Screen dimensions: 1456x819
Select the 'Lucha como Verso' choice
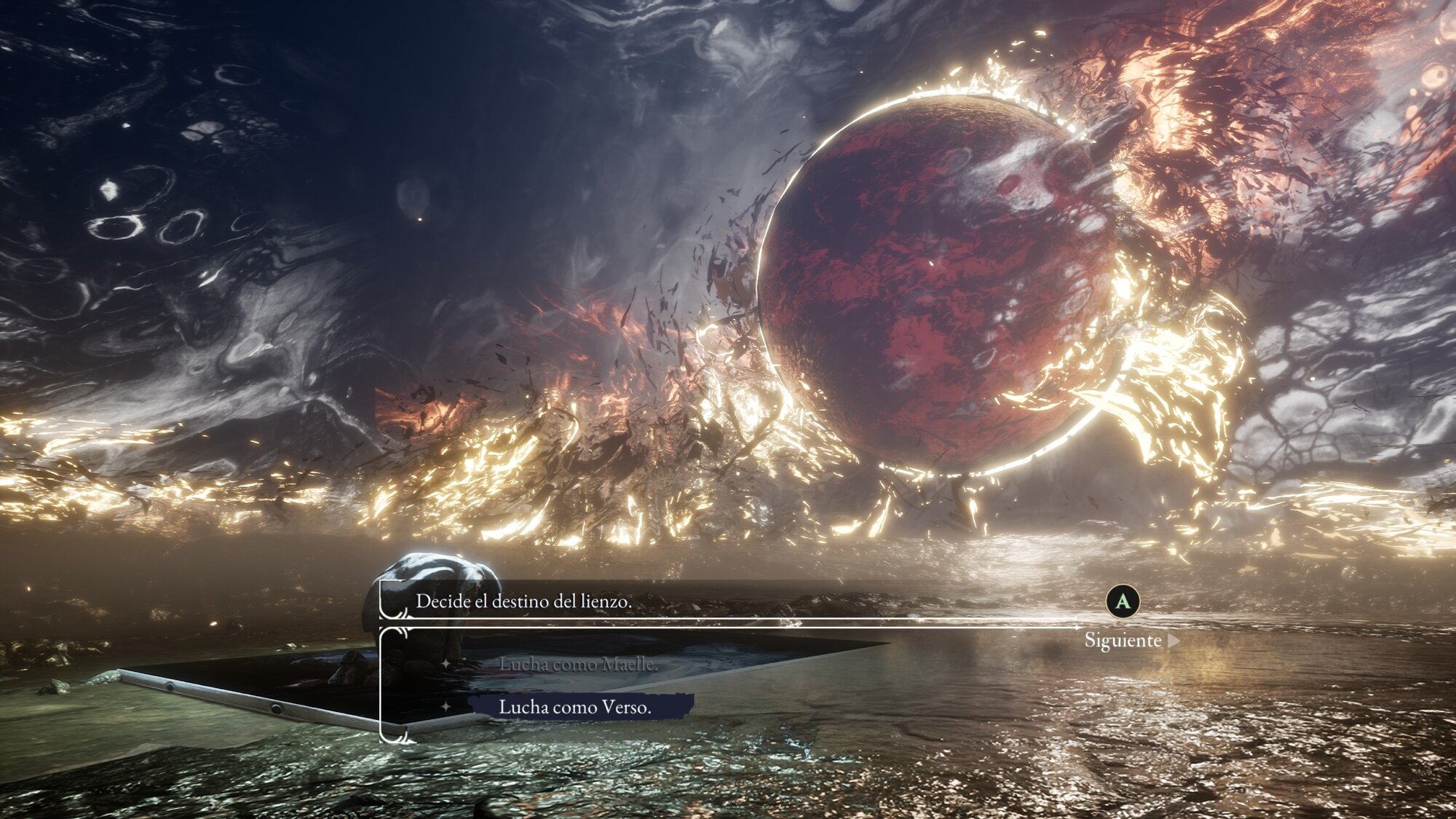pos(575,707)
